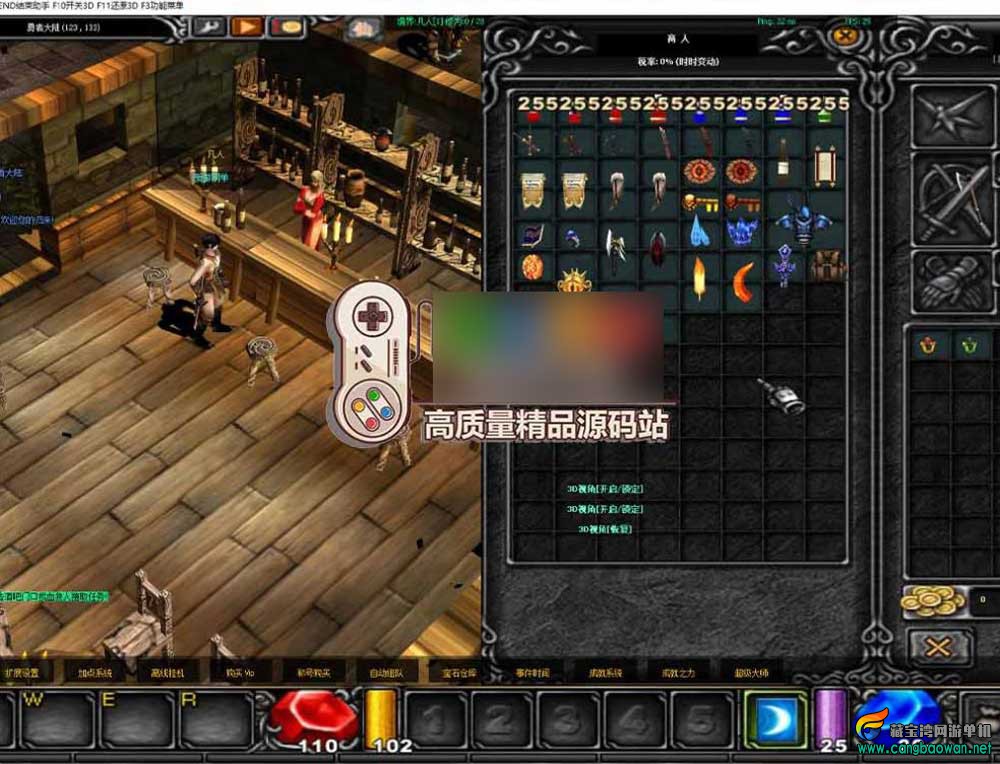
Task: Open the 自动组队 menu entry
Action: (x=386, y=672)
